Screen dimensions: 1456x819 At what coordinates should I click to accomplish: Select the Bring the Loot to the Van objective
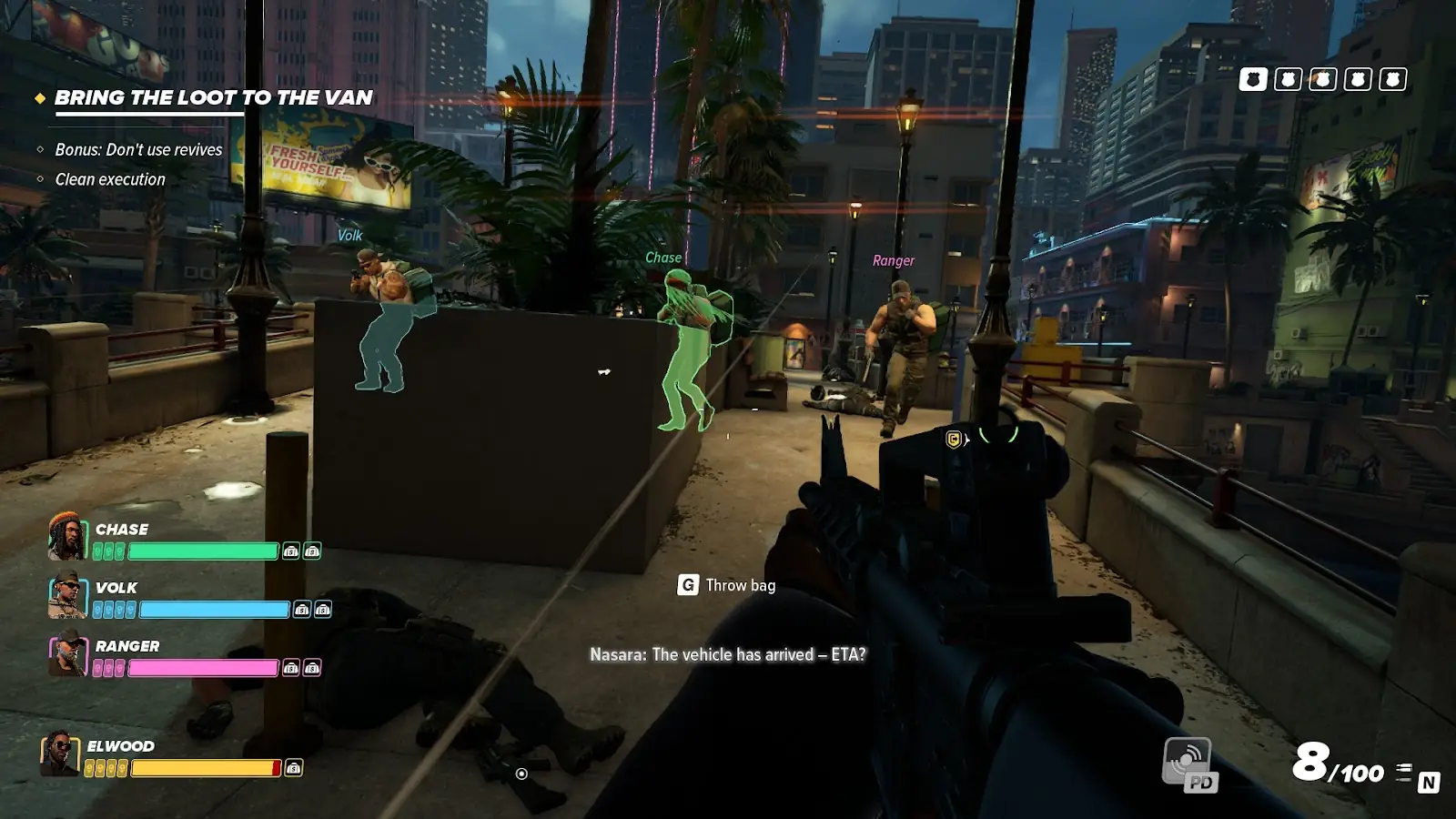213,97
